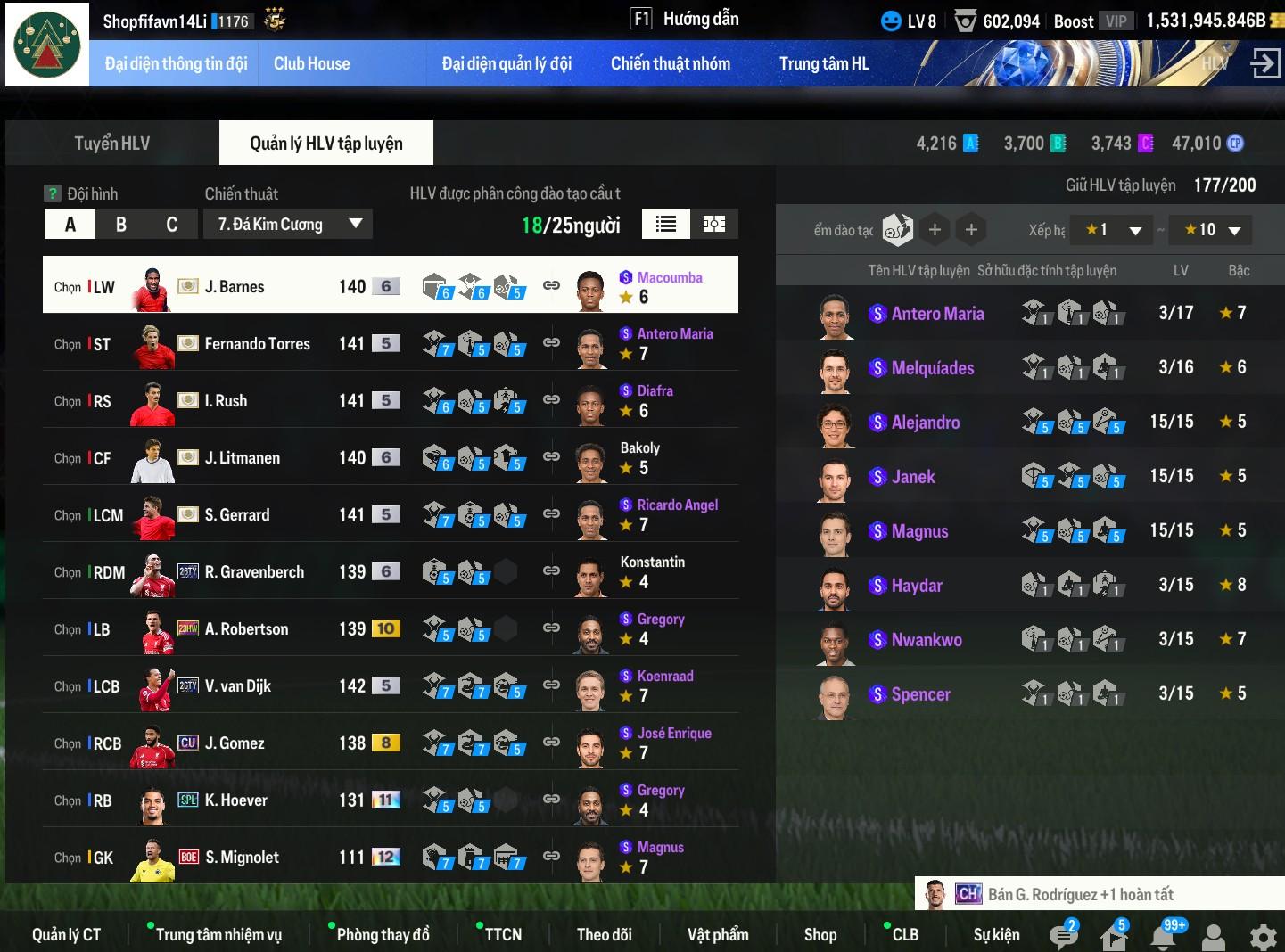Open the F1 Hướng dẫn guide
This screenshot has width=1285, height=952.
pos(685,19)
